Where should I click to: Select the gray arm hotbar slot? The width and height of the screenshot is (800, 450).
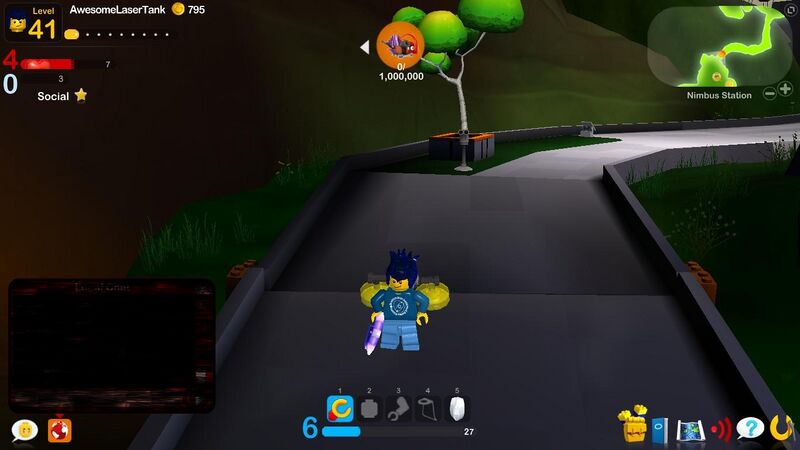click(x=398, y=408)
